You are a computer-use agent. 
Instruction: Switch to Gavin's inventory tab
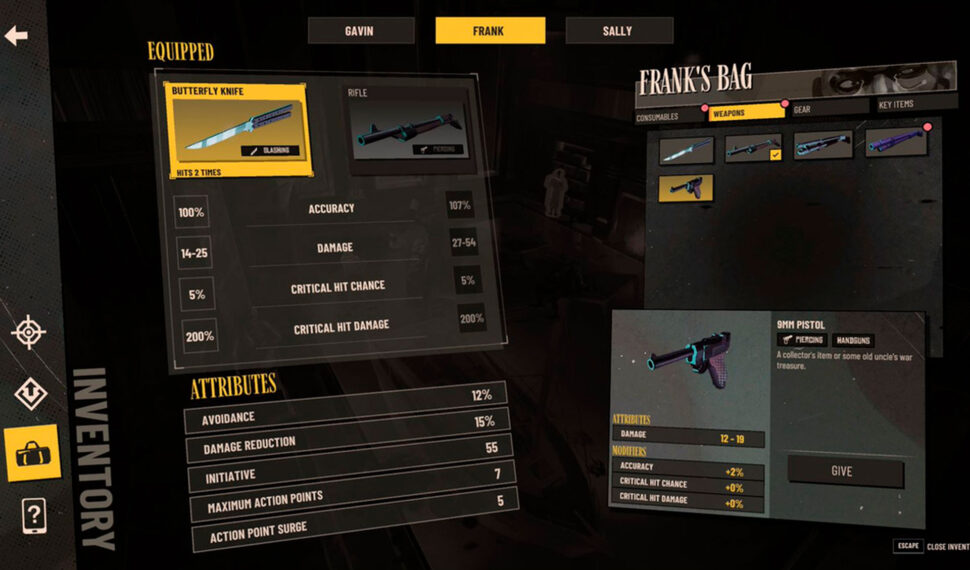[x=361, y=31]
